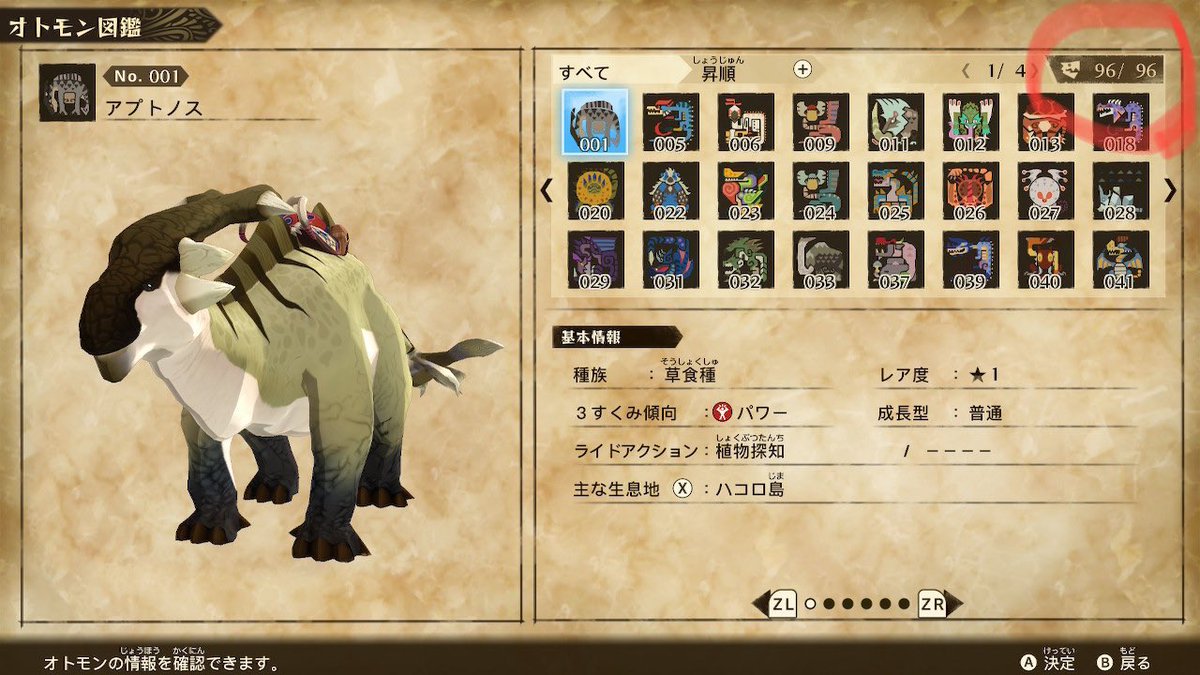Open monster entry number 020
The image size is (1200, 675).
pyautogui.click(x=595, y=191)
